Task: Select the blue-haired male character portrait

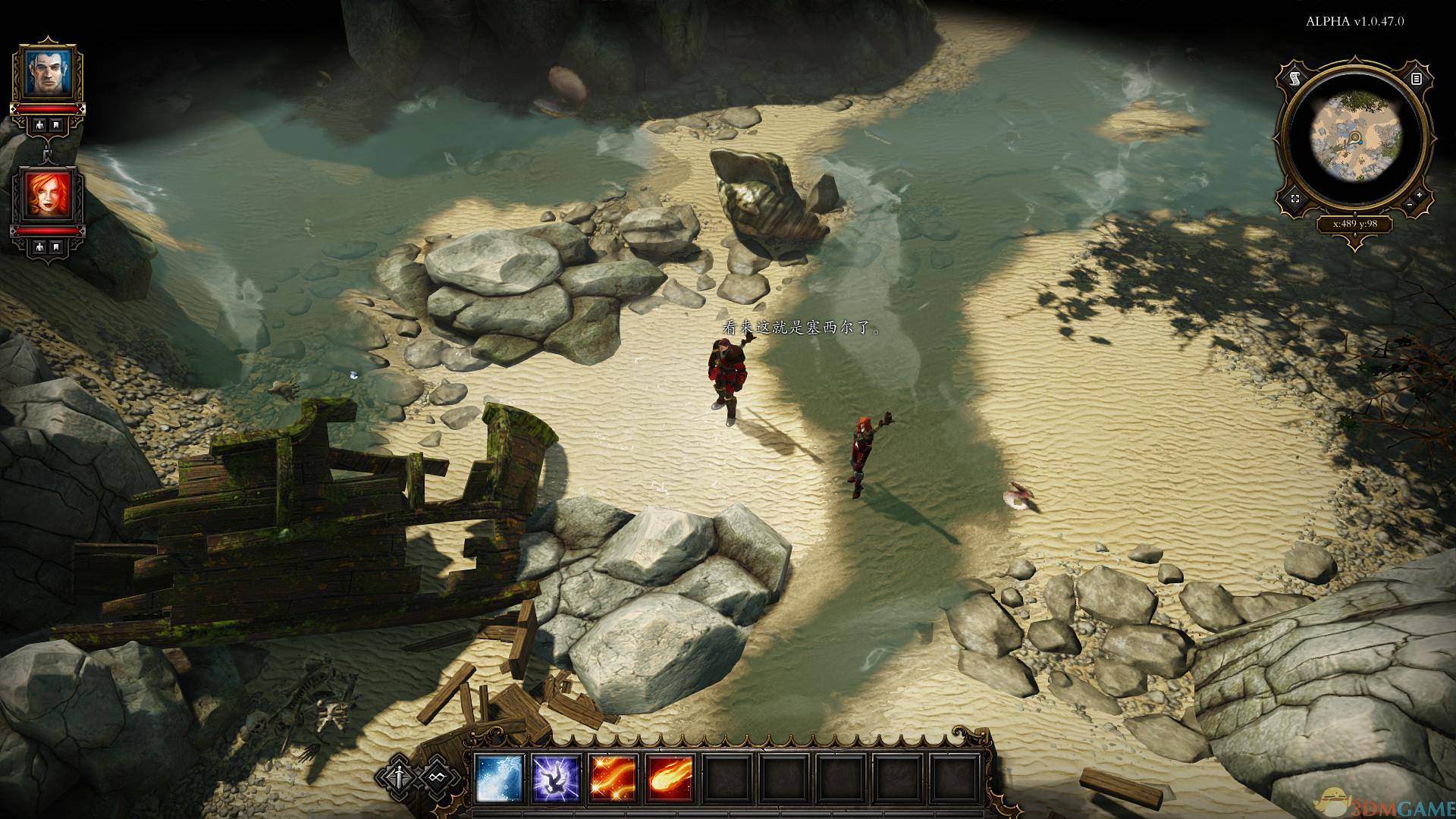Action: coord(47,72)
